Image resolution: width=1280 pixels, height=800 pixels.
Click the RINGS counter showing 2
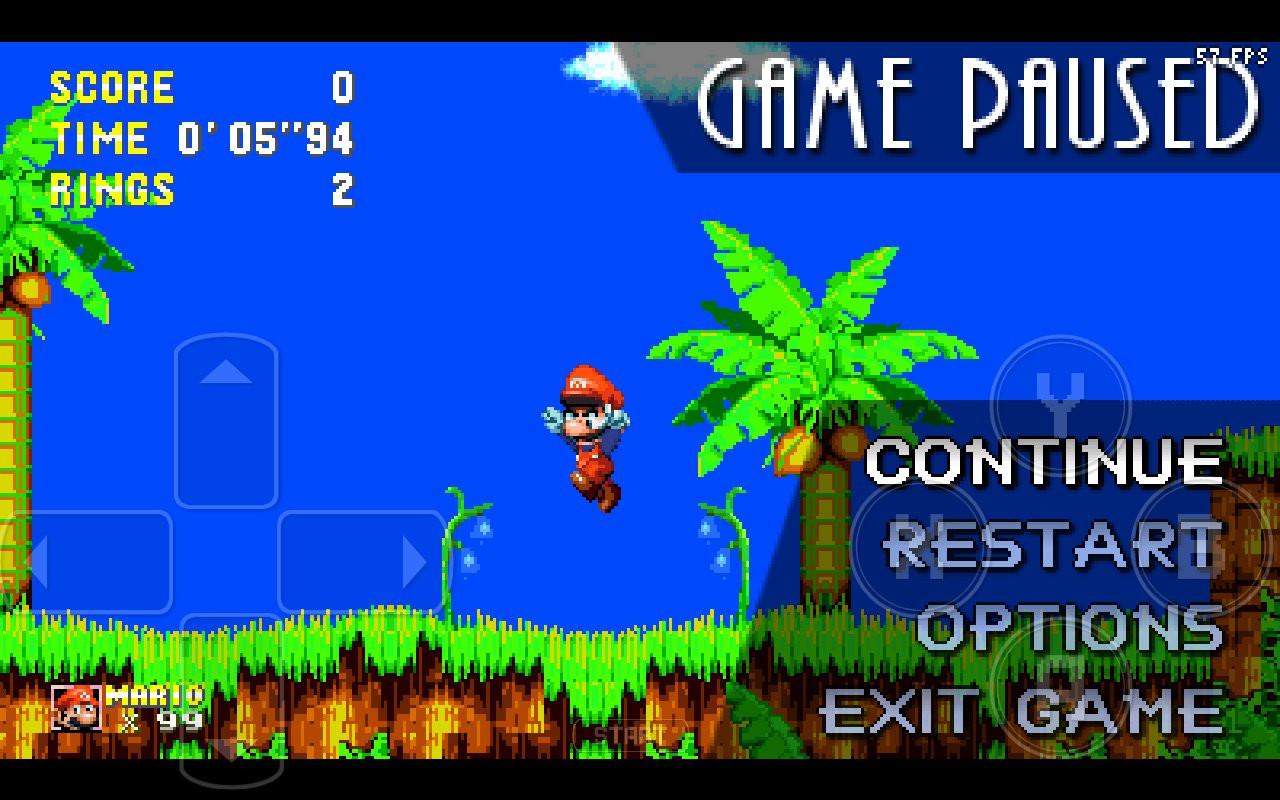[x=200, y=190]
